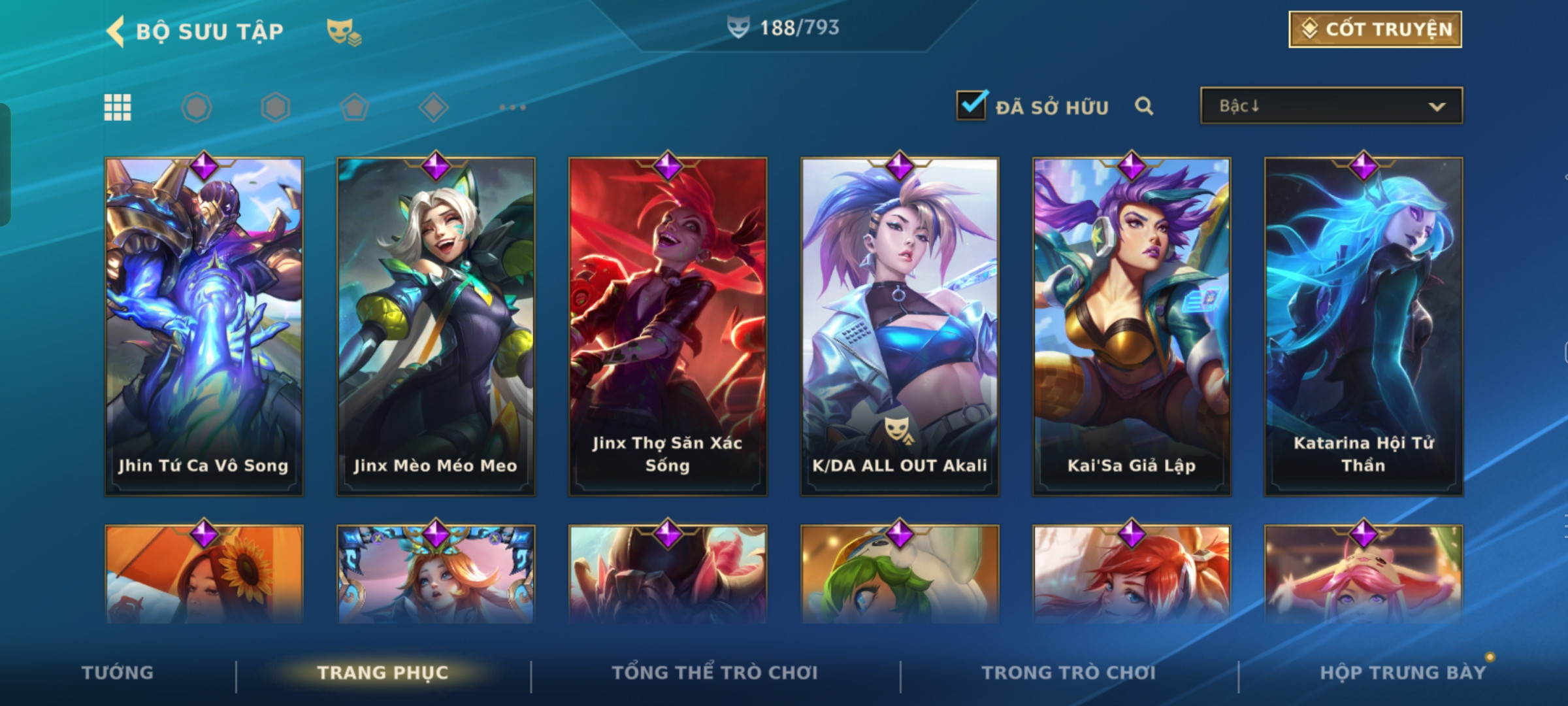Select the Jhin Tứ Ca Vô Song skin
The width and height of the screenshot is (1568, 706).
point(204,327)
